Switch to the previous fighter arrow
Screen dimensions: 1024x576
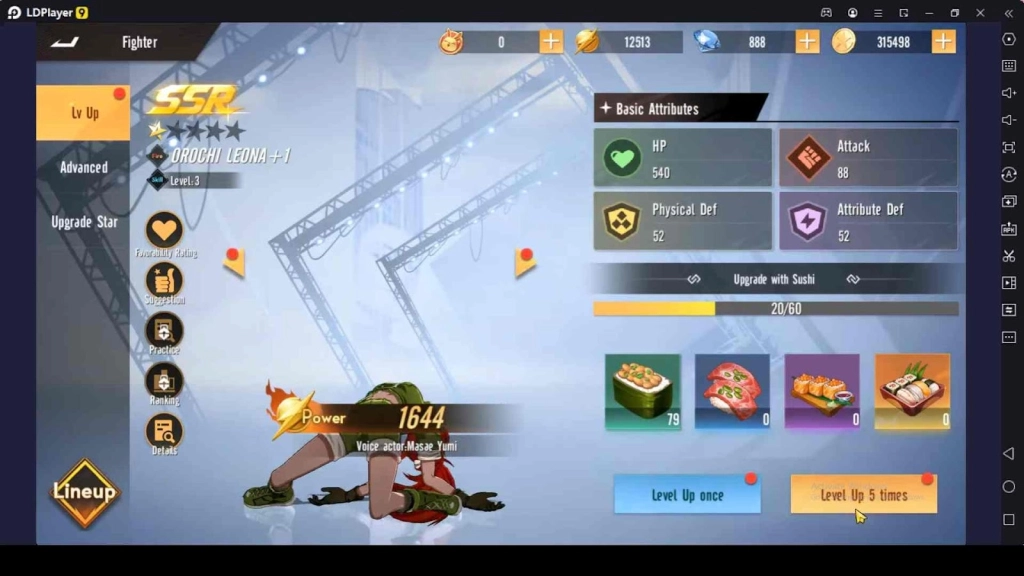pyautogui.click(x=235, y=263)
